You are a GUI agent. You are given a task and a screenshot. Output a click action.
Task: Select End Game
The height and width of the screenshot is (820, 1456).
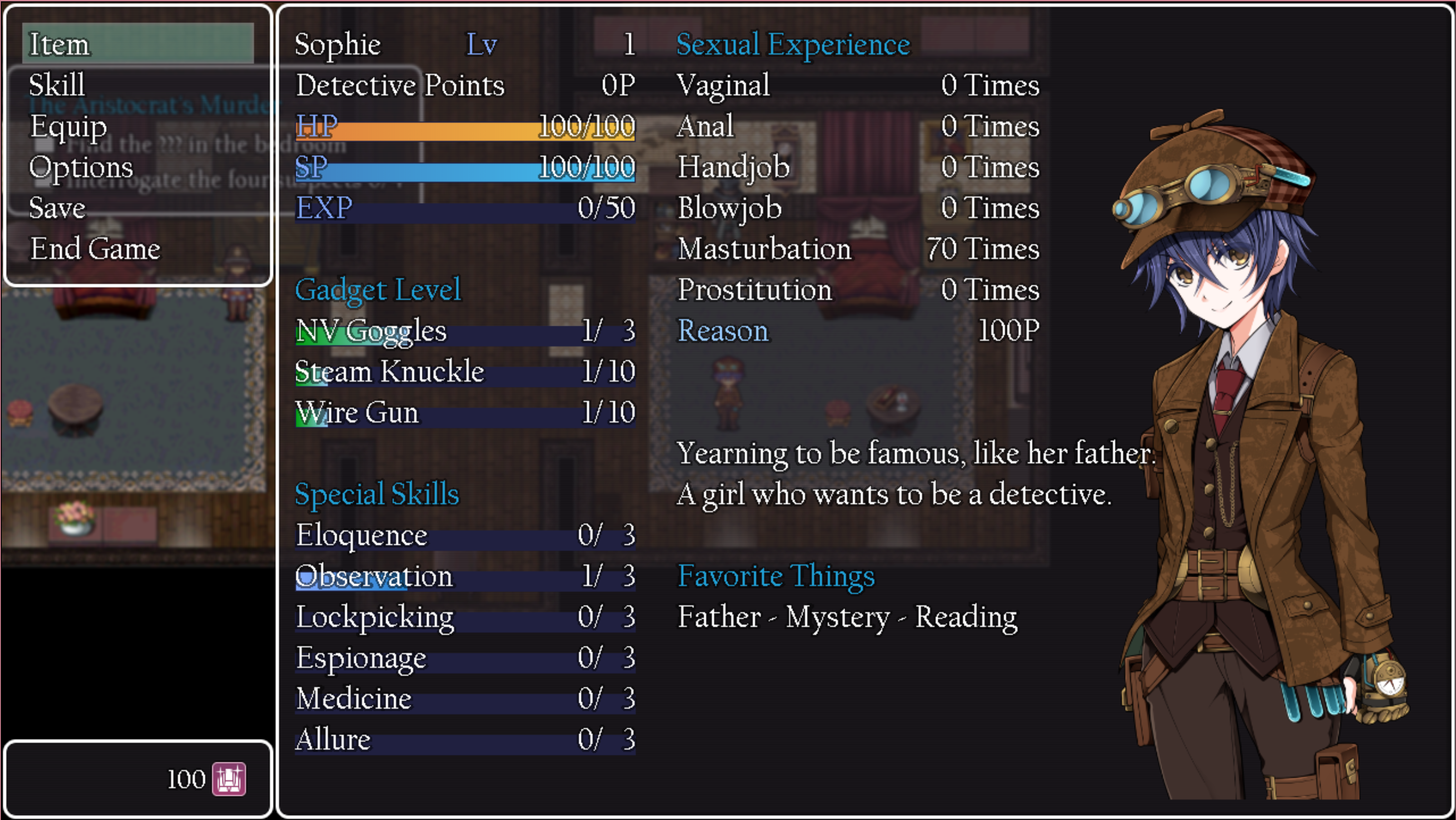pyautogui.click(x=95, y=248)
